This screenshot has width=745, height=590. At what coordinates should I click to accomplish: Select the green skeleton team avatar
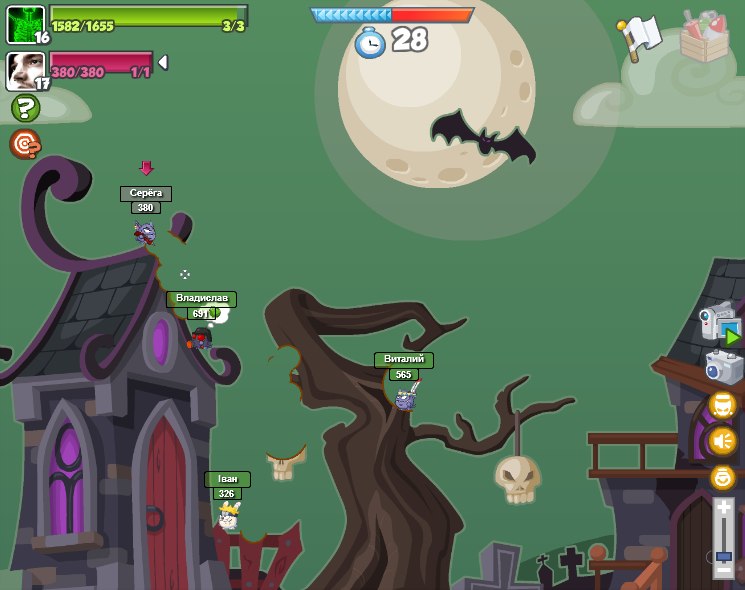tap(24, 24)
